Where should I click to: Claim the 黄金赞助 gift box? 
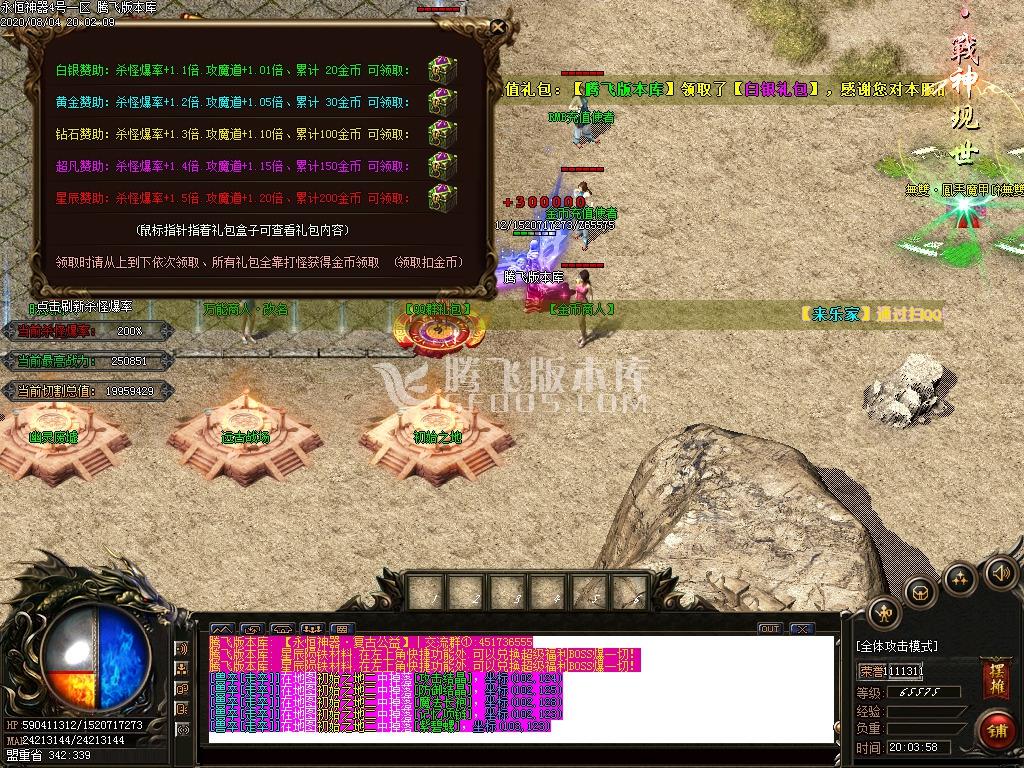(x=442, y=101)
